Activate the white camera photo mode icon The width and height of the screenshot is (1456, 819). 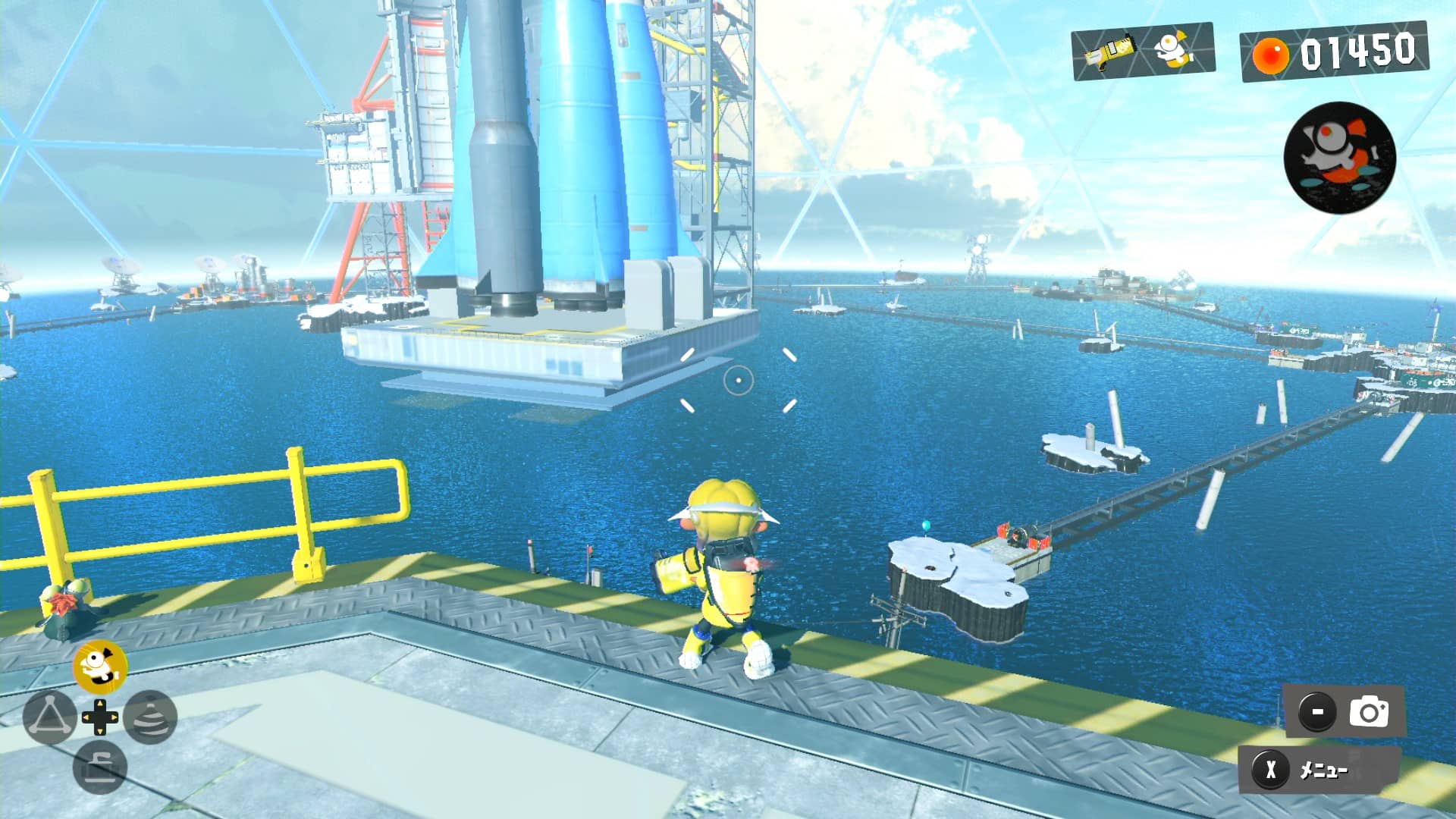[x=1369, y=712]
